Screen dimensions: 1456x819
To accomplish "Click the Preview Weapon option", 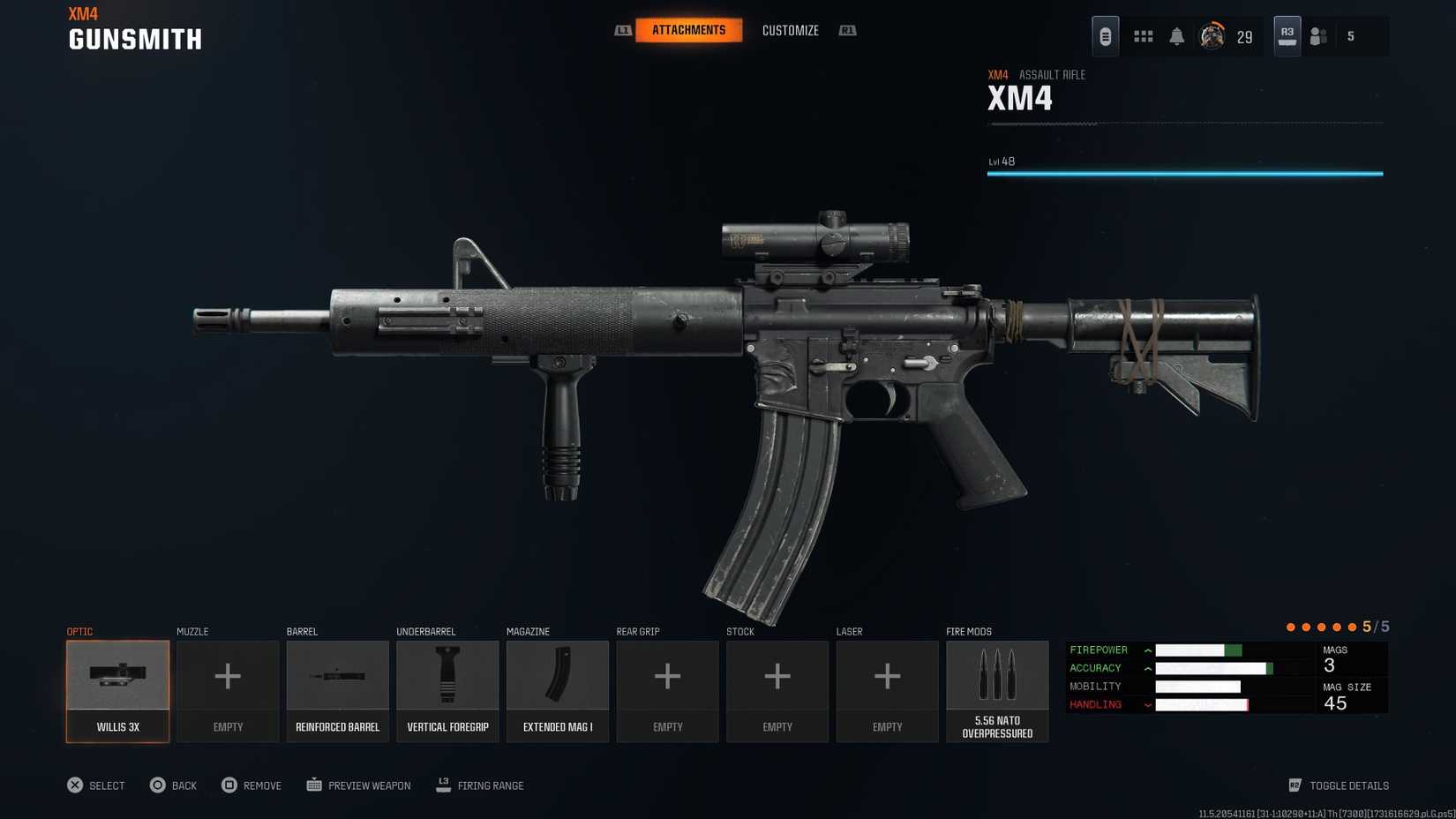I will point(358,785).
